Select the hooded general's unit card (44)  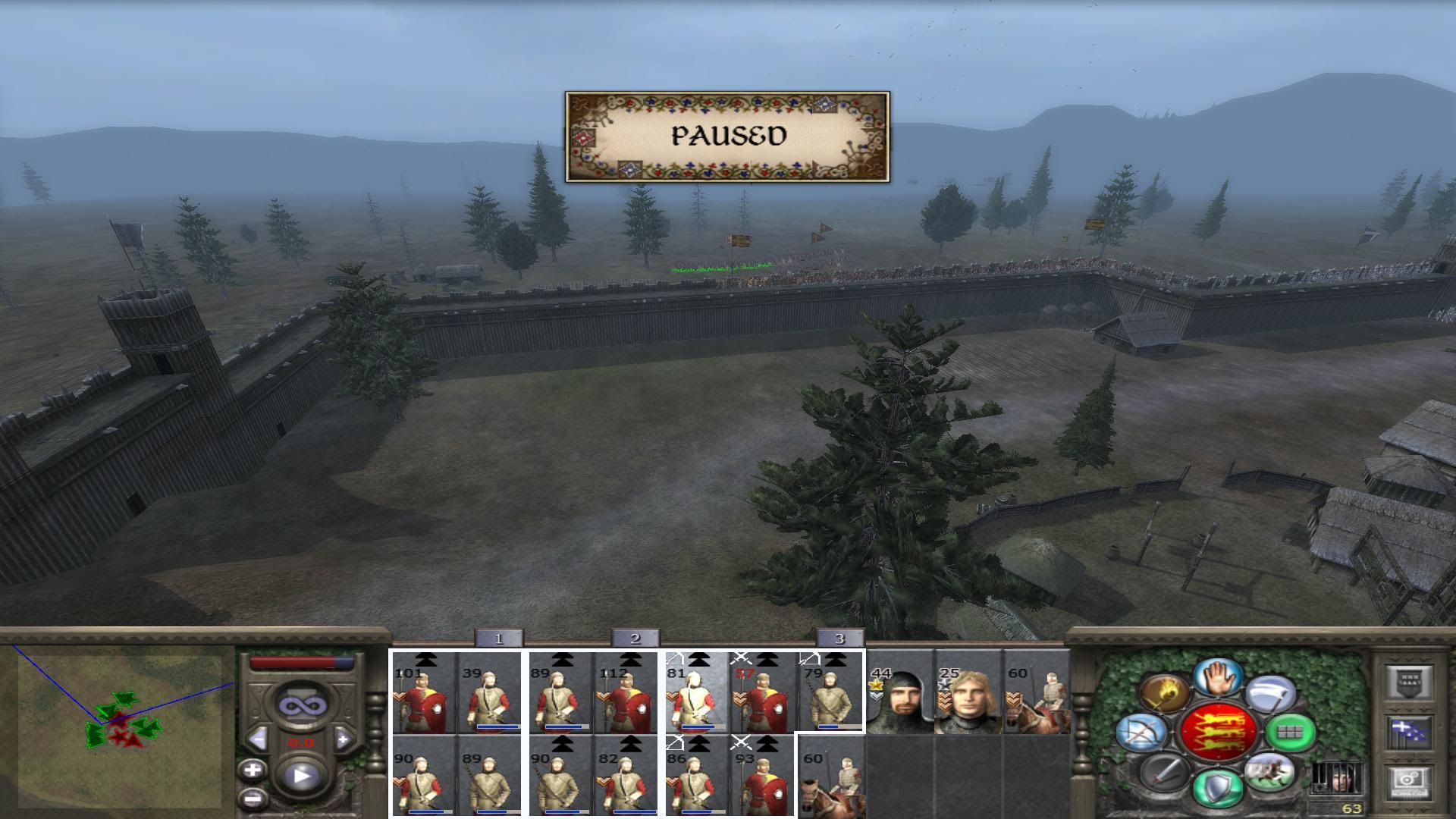900,693
